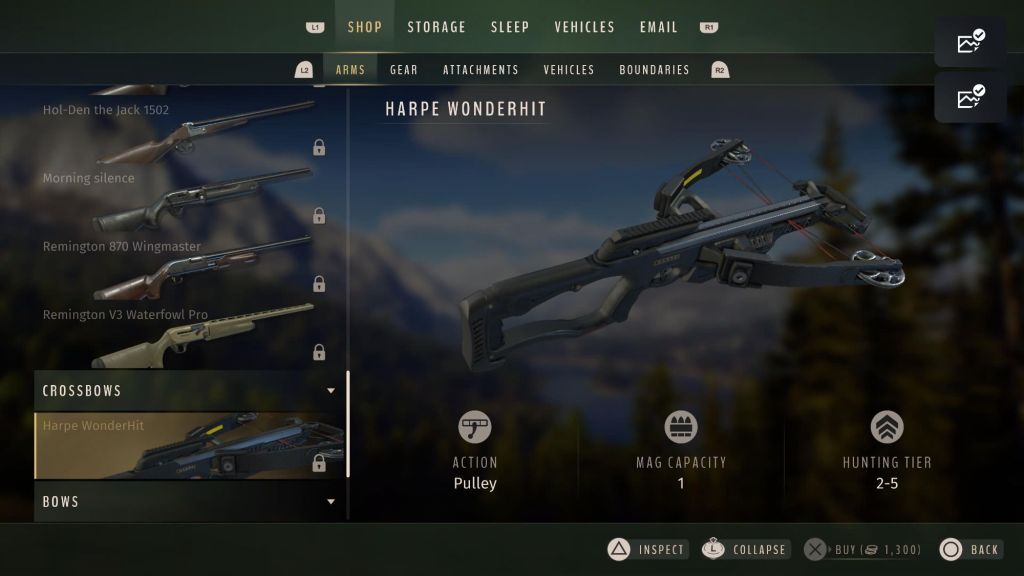
Task: Select the Arms shop category
Action: pyautogui.click(x=350, y=70)
